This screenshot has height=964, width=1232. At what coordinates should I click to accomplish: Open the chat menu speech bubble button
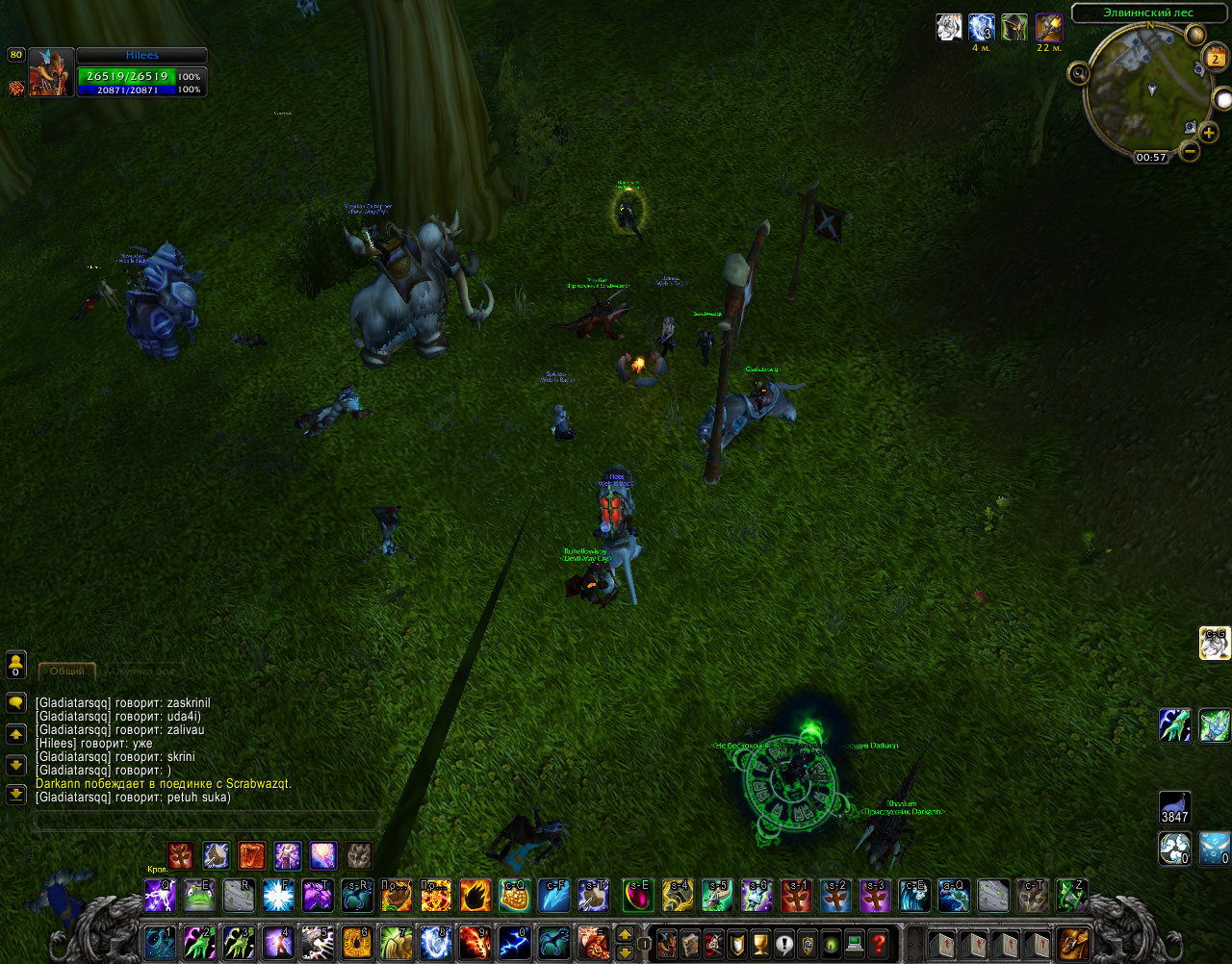16,703
